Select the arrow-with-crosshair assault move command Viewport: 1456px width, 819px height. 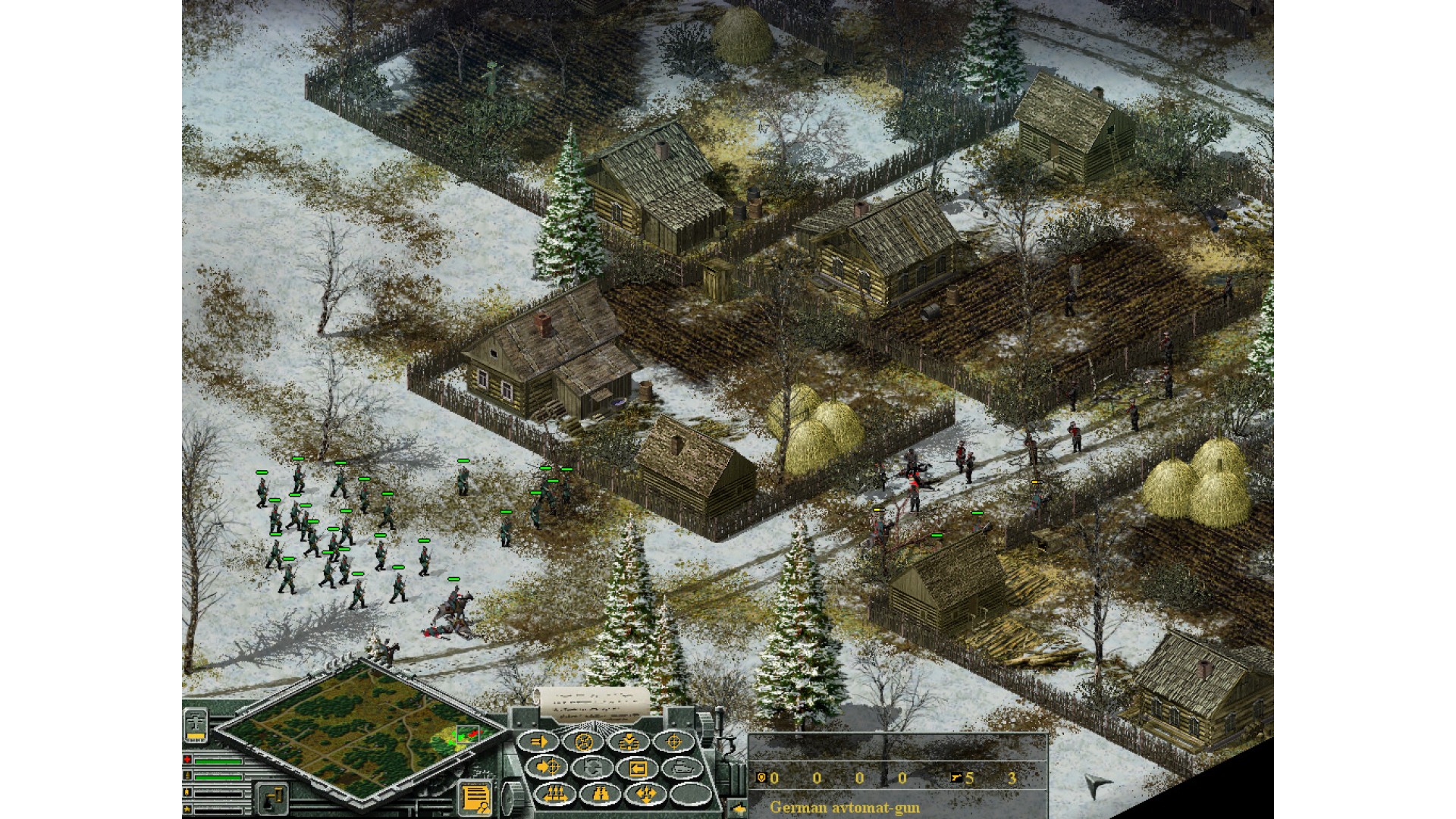(544, 767)
